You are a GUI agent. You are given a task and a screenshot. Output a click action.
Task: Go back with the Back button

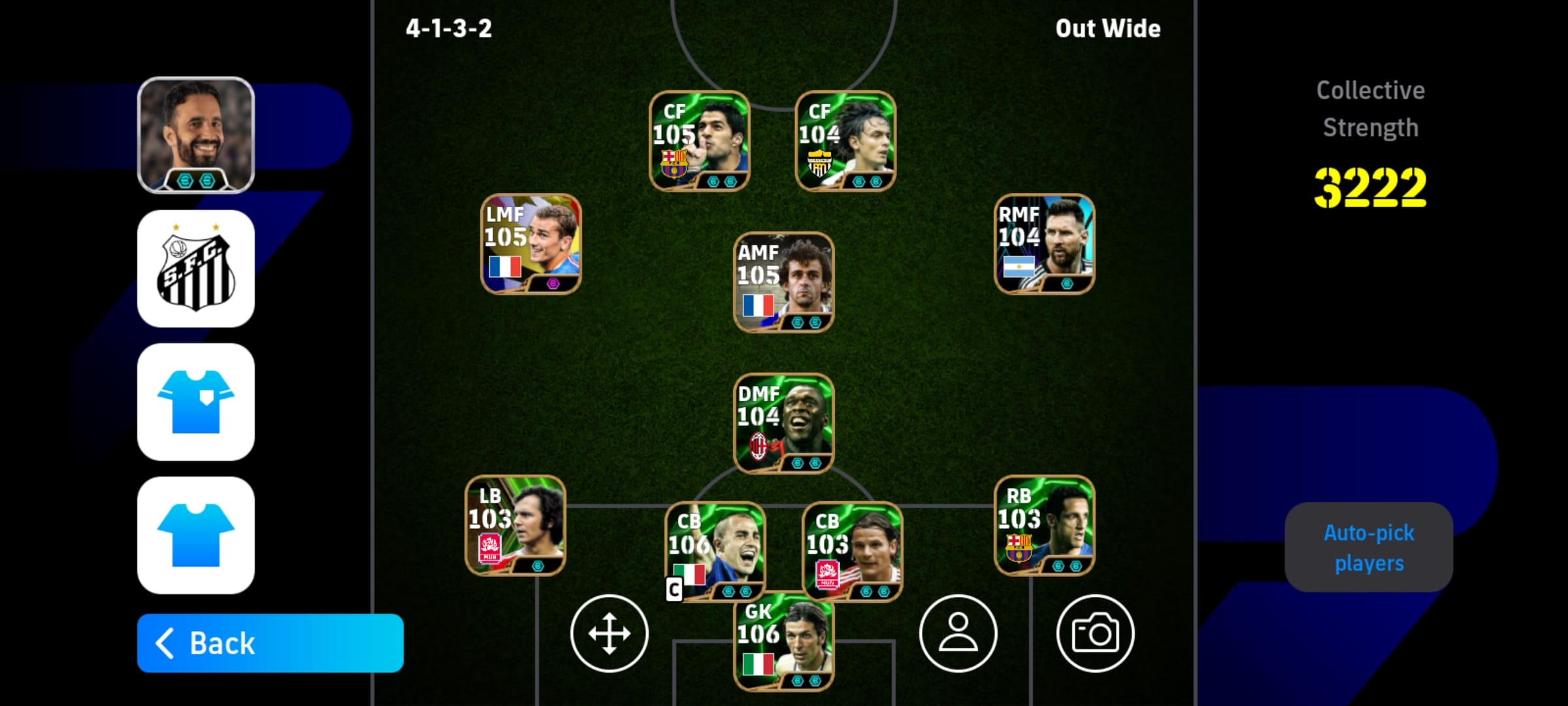[270, 643]
